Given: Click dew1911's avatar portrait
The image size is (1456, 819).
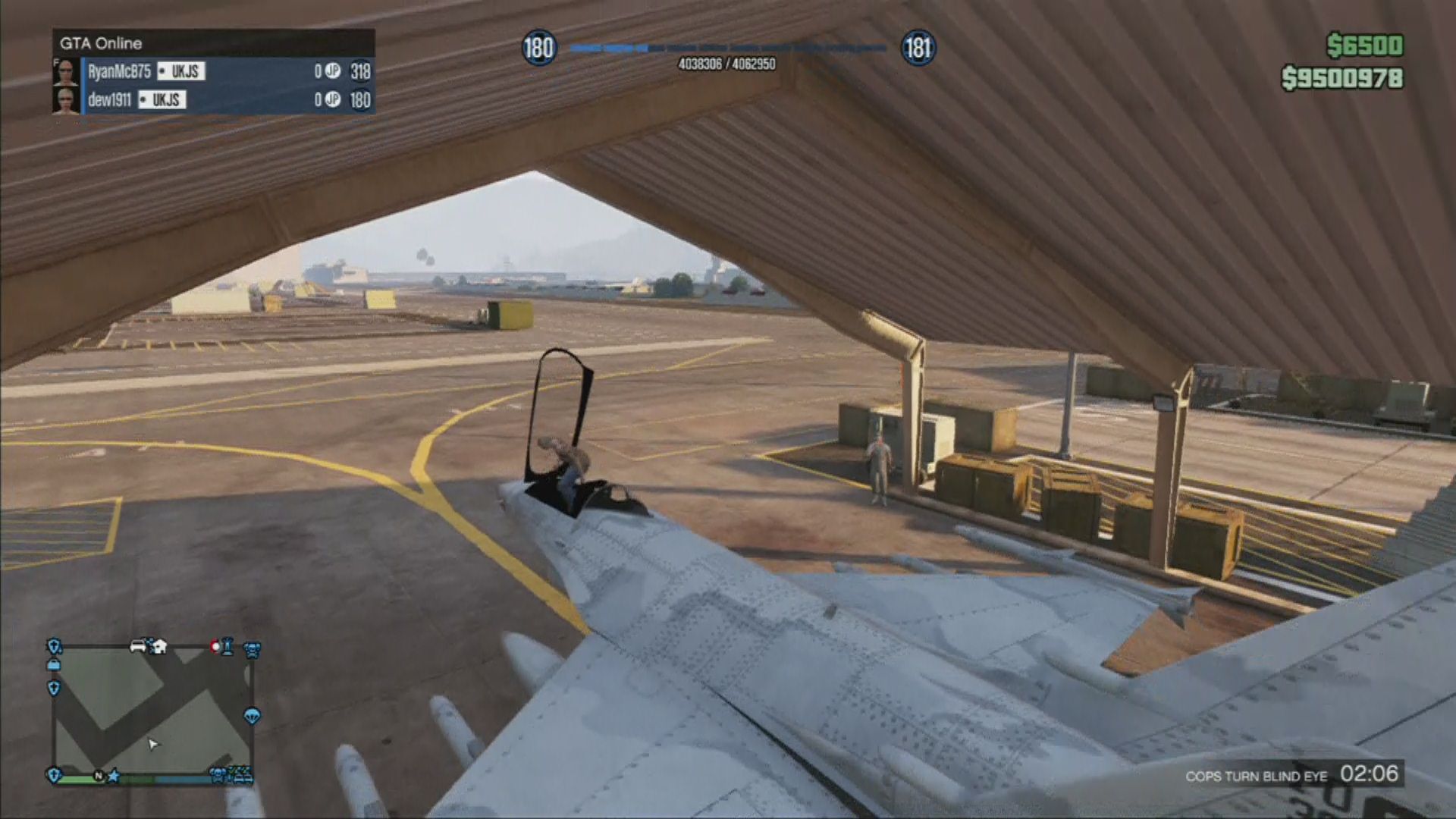Looking at the screenshot, I should coord(66,100).
